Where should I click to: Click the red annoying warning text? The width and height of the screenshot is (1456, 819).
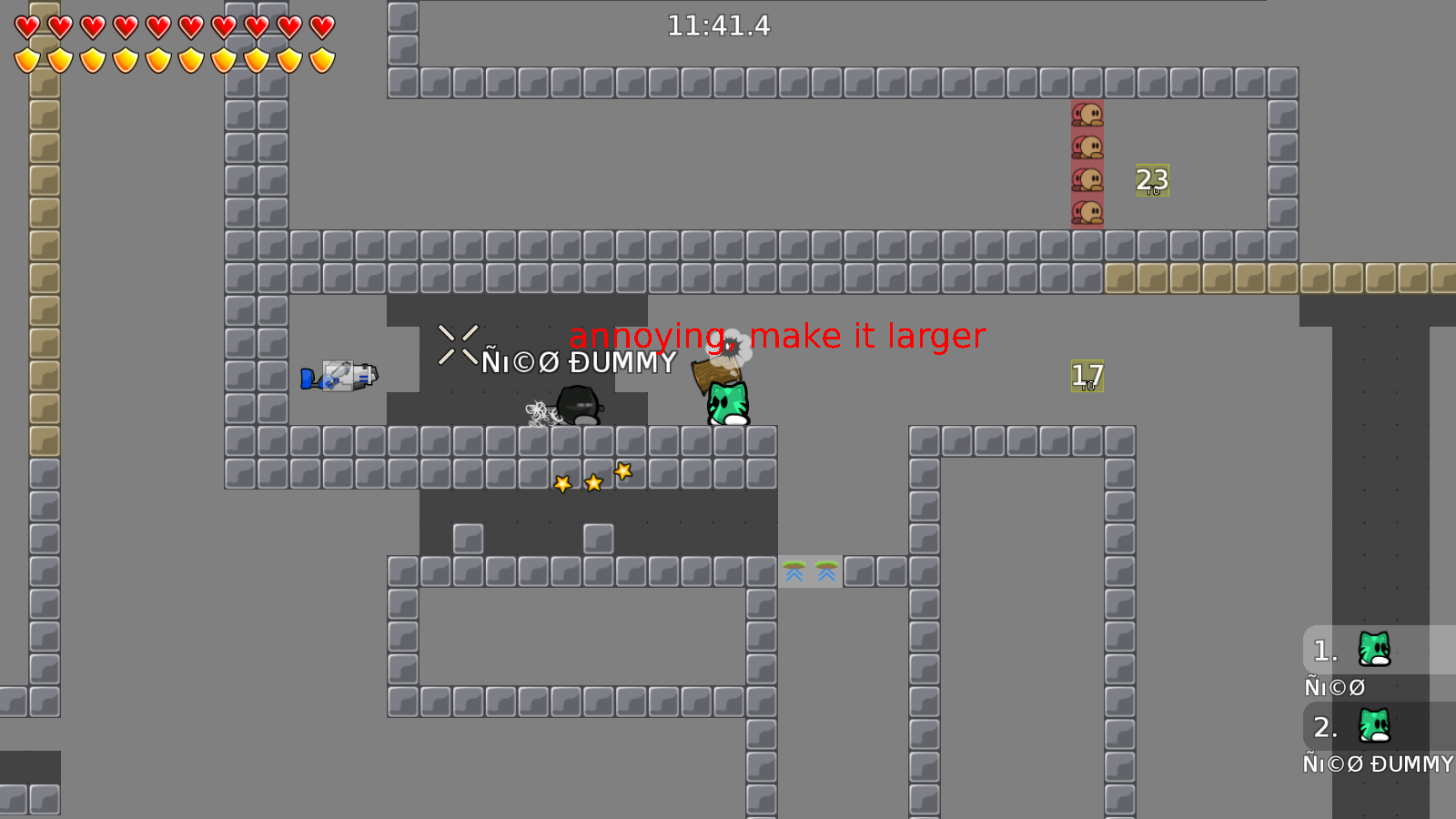776,335
